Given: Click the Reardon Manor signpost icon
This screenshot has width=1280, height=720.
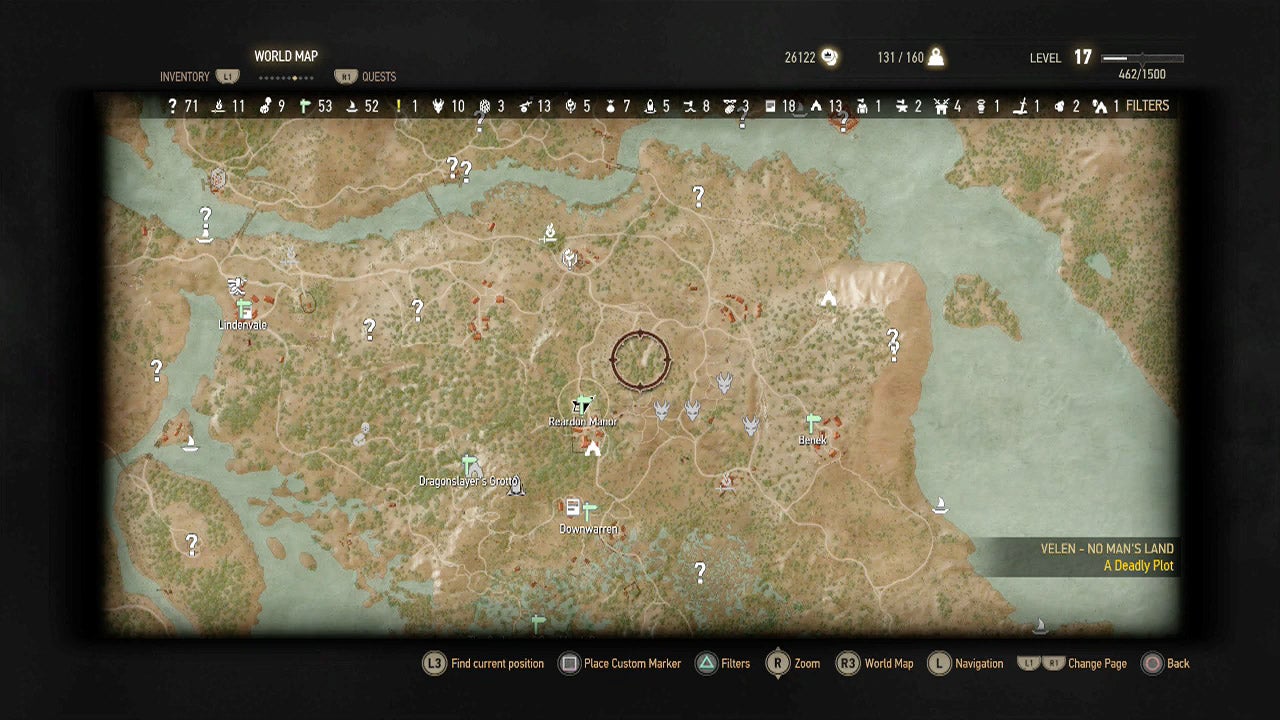Looking at the screenshot, I should pos(582,405).
